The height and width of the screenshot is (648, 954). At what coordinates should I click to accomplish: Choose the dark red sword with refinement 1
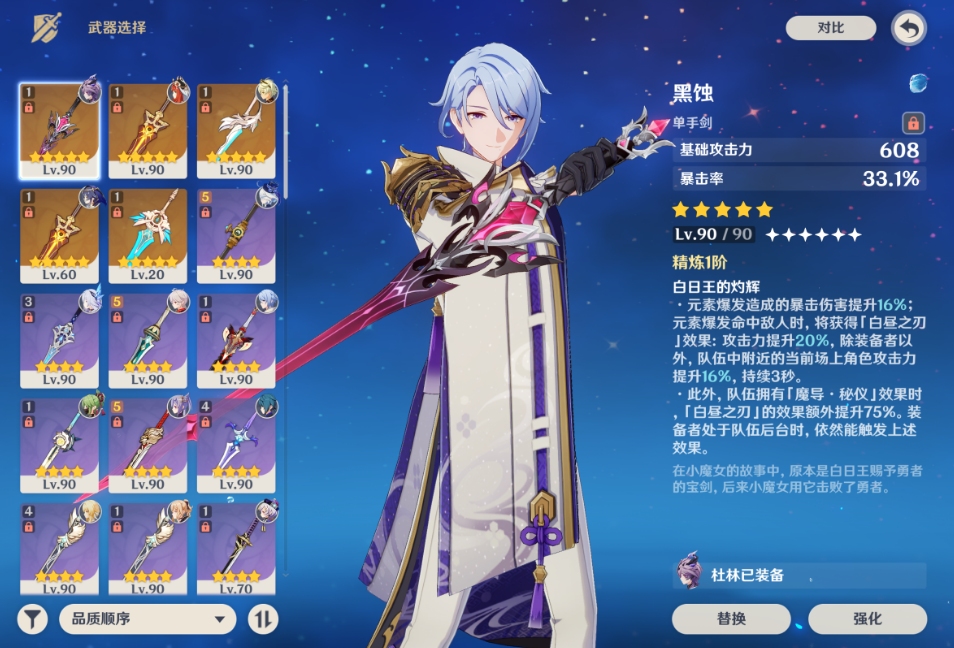tap(236, 340)
